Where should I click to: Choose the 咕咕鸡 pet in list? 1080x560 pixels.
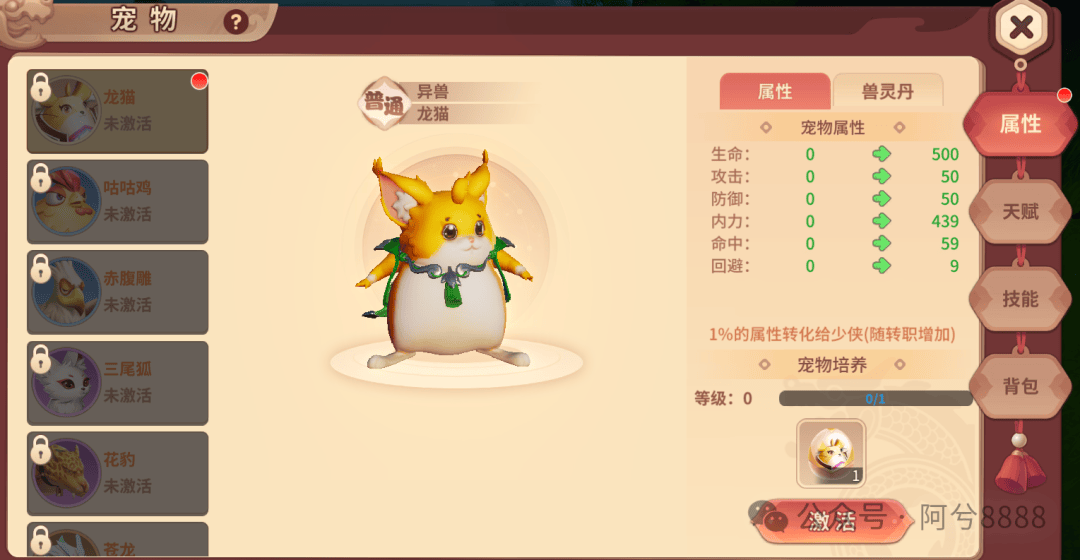point(117,201)
